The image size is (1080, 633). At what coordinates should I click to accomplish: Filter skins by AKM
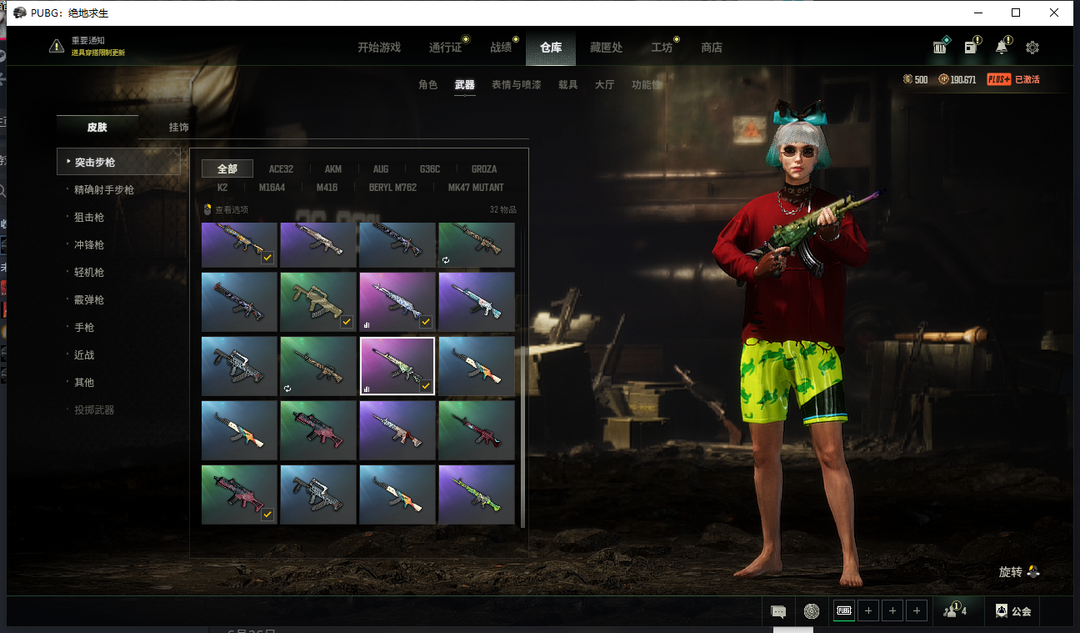333,169
